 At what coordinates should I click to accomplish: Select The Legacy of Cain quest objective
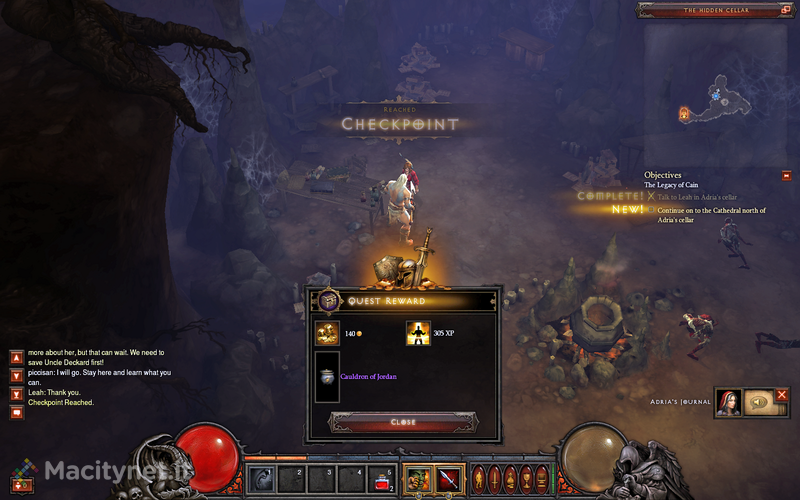click(671, 186)
